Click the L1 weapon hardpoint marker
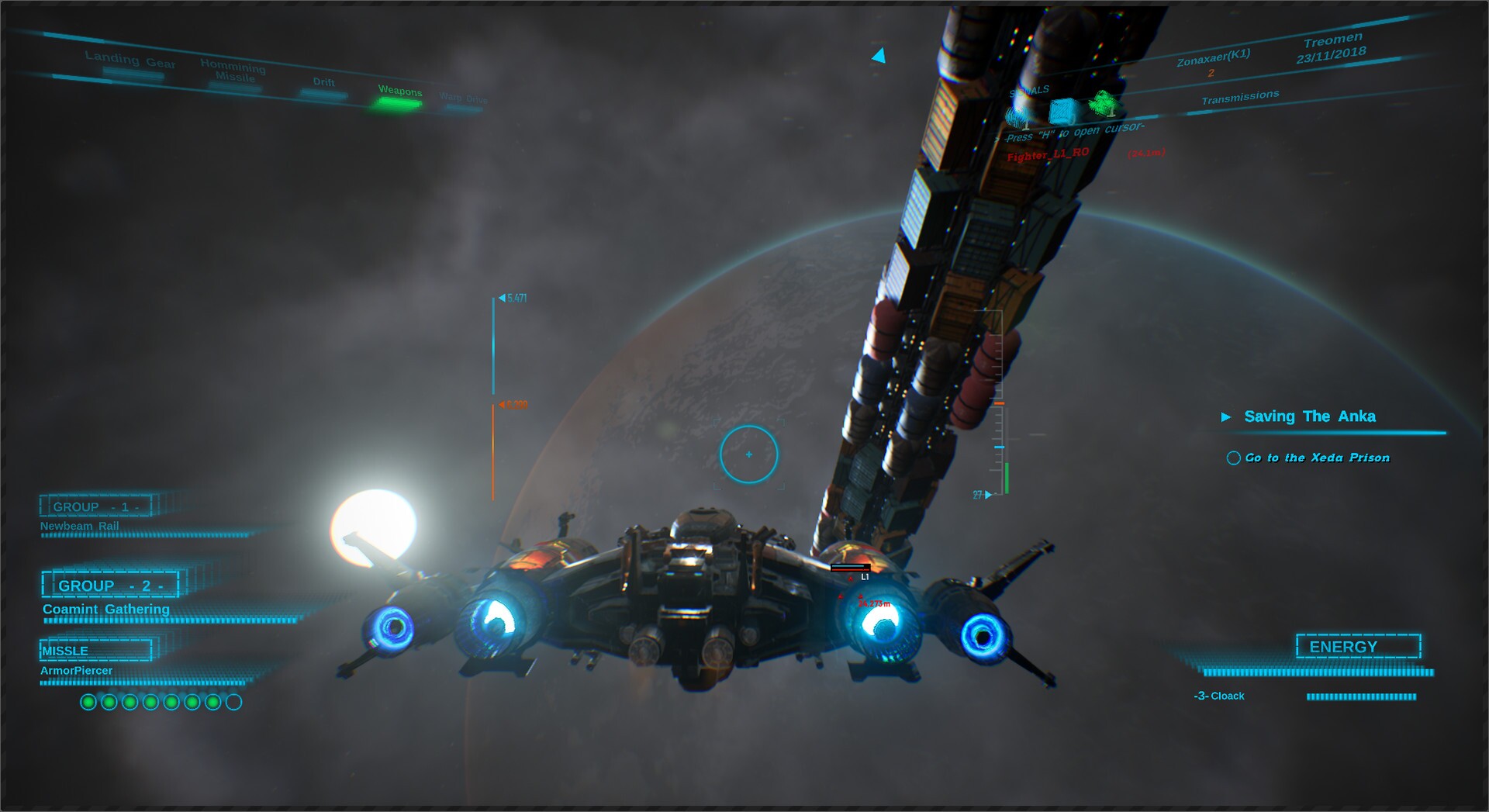Image resolution: width=1489 pixels, height=812 pixels. (865, 578)
